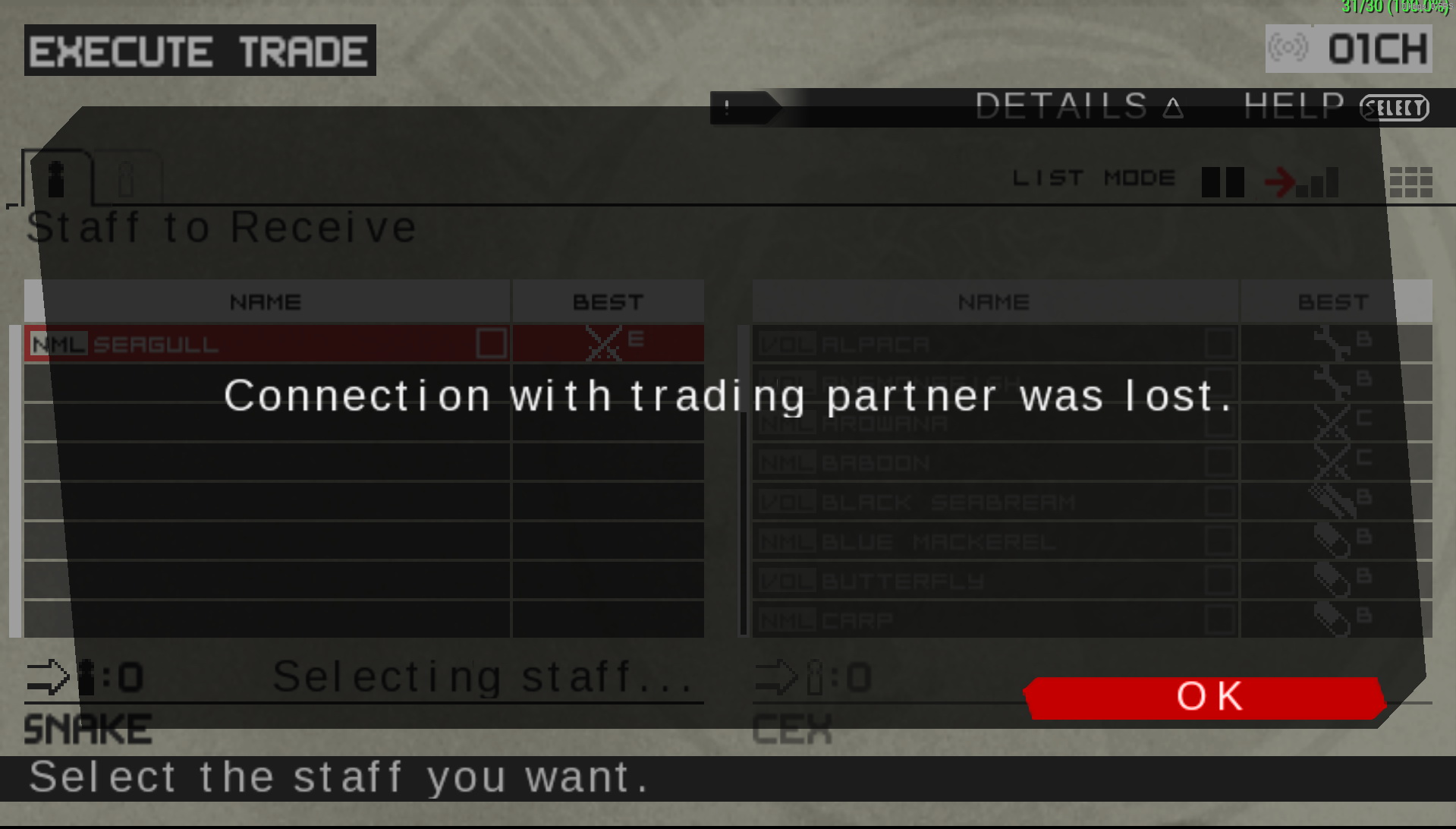Tick the checkbox next to SEAGULL
This screenshot has width=1456, height=829.
(x=491, y=343)
